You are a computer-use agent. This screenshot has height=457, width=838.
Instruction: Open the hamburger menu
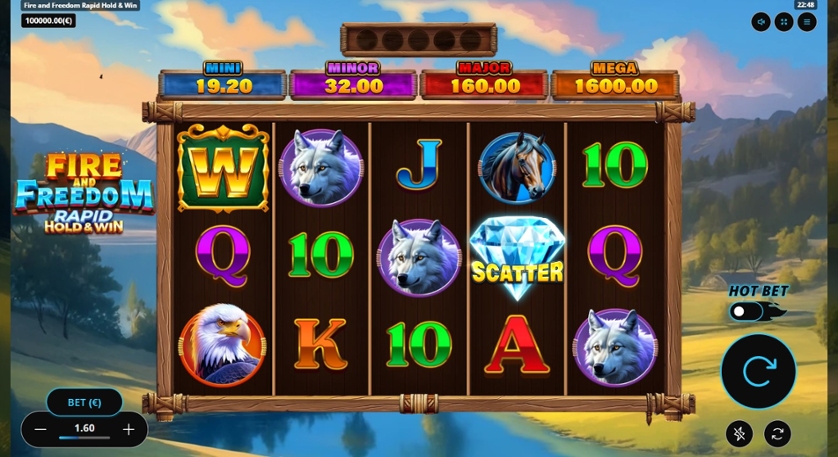coord(807,22)
